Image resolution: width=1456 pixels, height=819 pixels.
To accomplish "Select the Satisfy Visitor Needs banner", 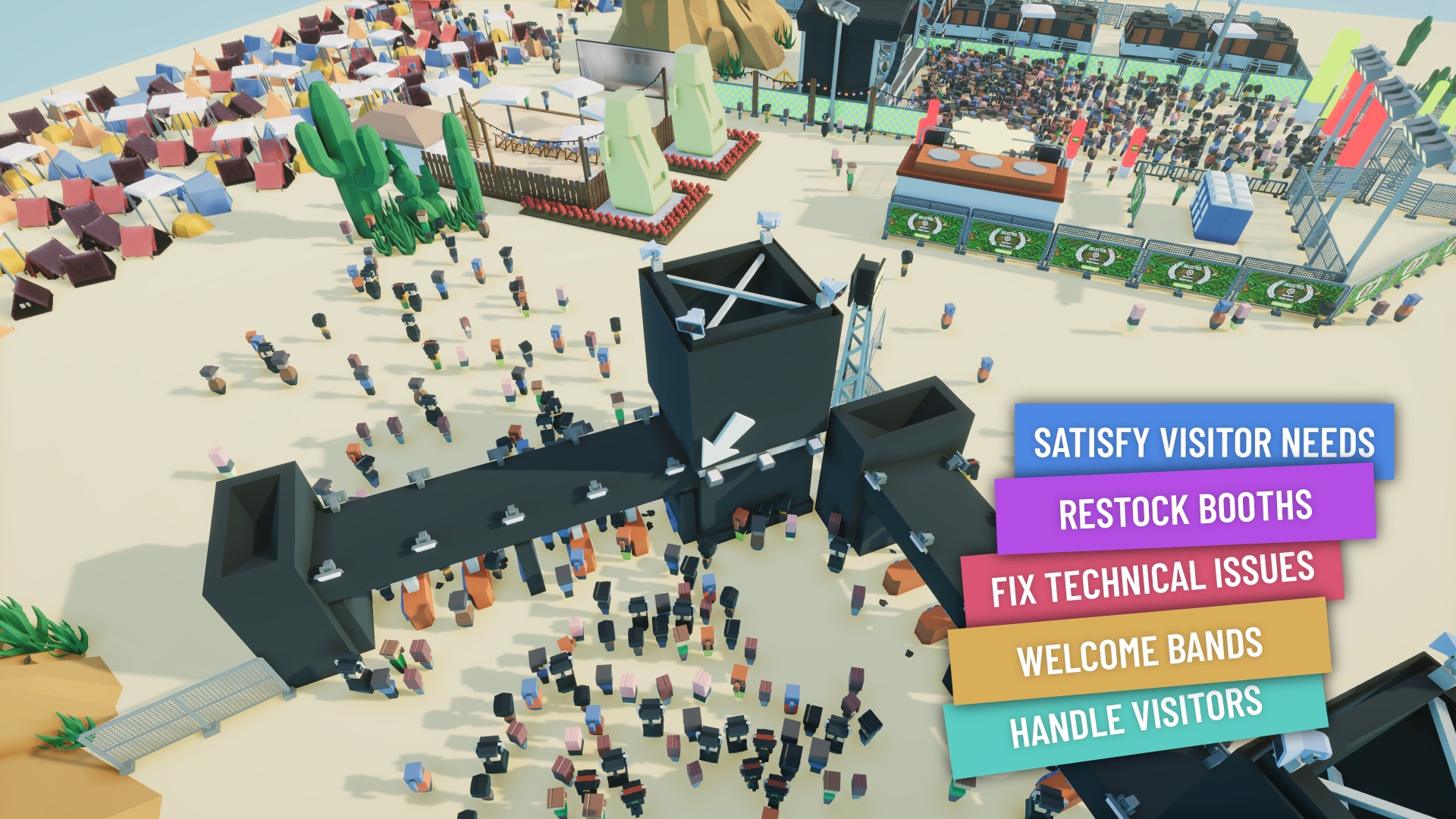I will click(x=1203, y=441).
